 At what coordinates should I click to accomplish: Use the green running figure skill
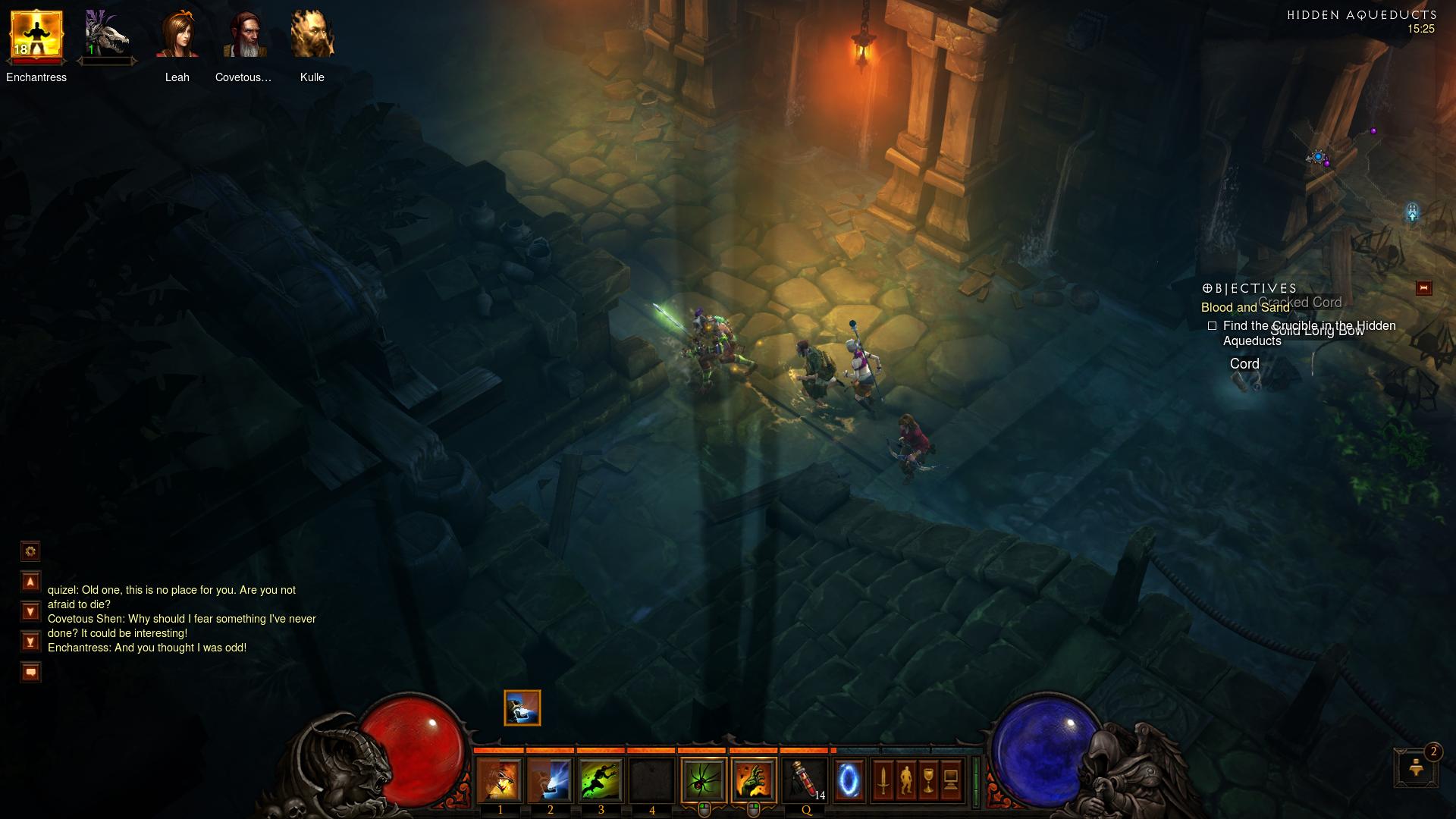click(x=601, y=780)
